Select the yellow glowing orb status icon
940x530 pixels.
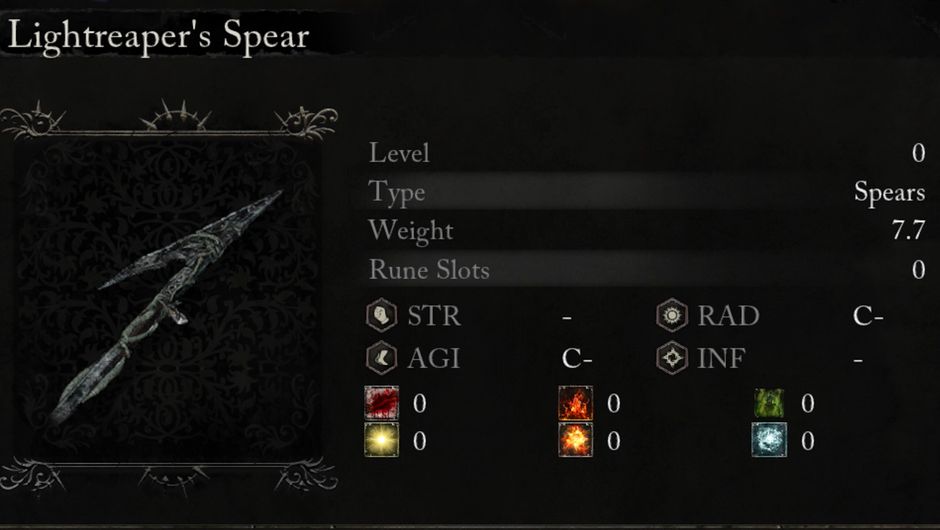tap(382, 439)
